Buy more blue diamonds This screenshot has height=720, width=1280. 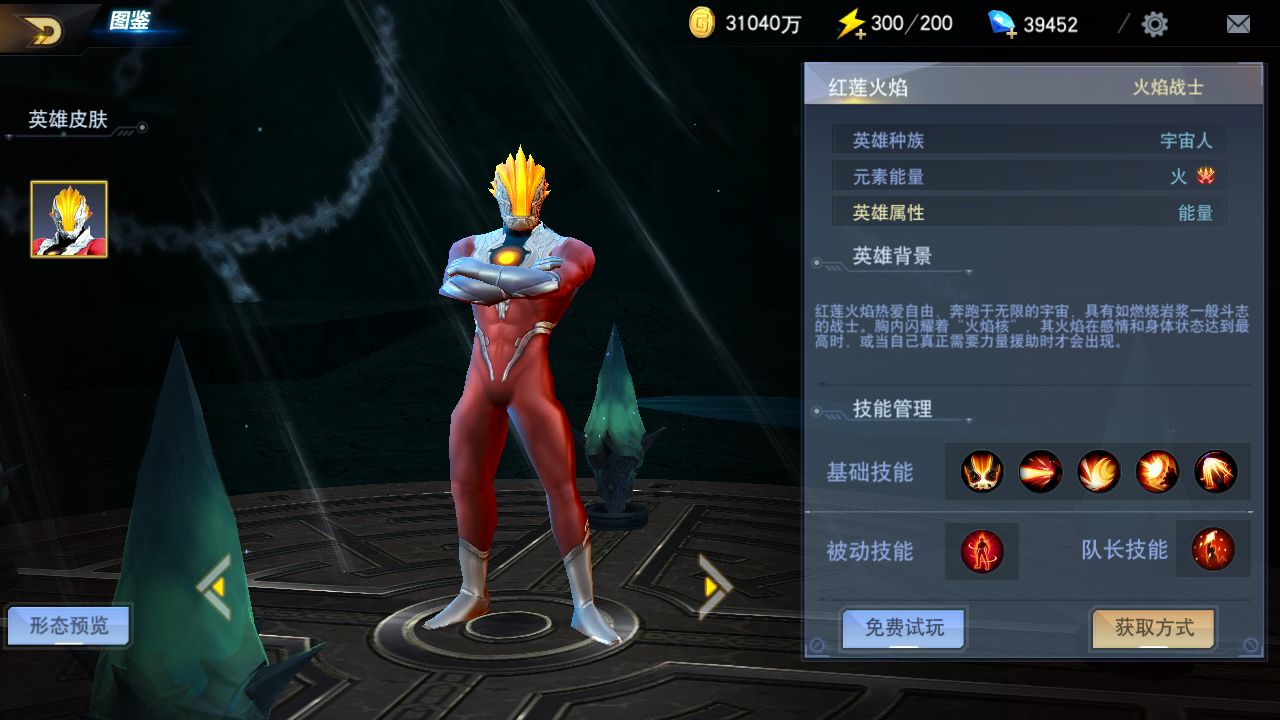coord(1002,24)
